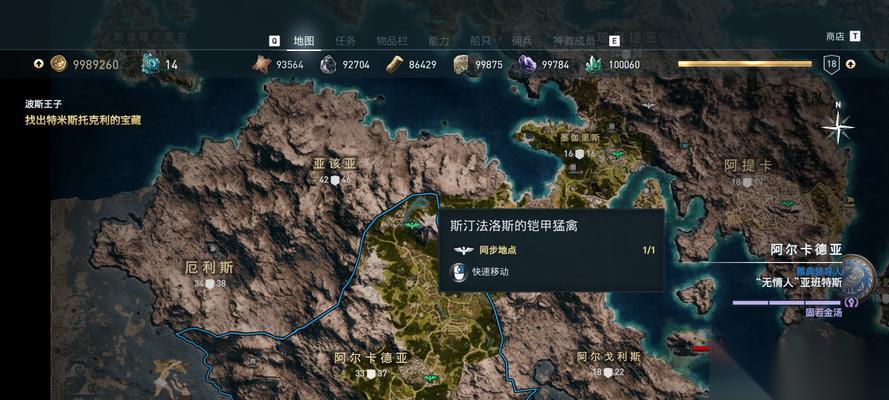Show the 神教成员 (Cultists) tab
This screenshot has width=889, height=400.
click(x=573, y=41)
